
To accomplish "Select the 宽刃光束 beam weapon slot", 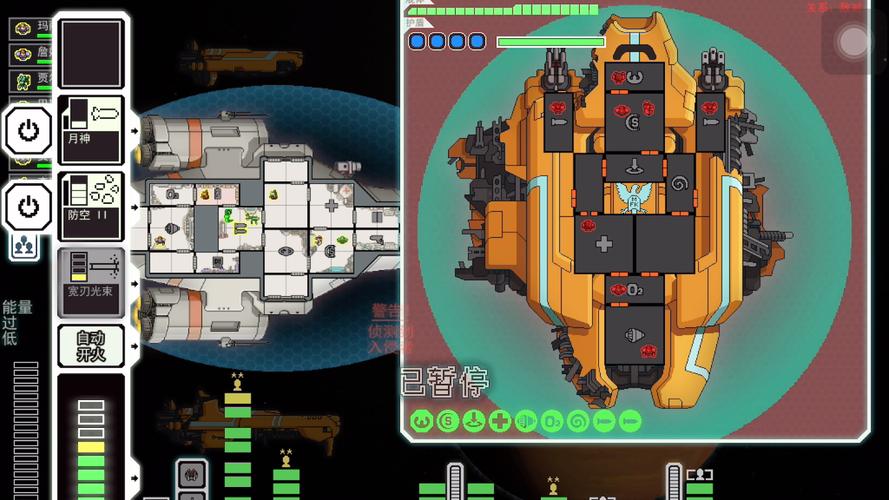I will pyautogui.click(x=91, y=275).
